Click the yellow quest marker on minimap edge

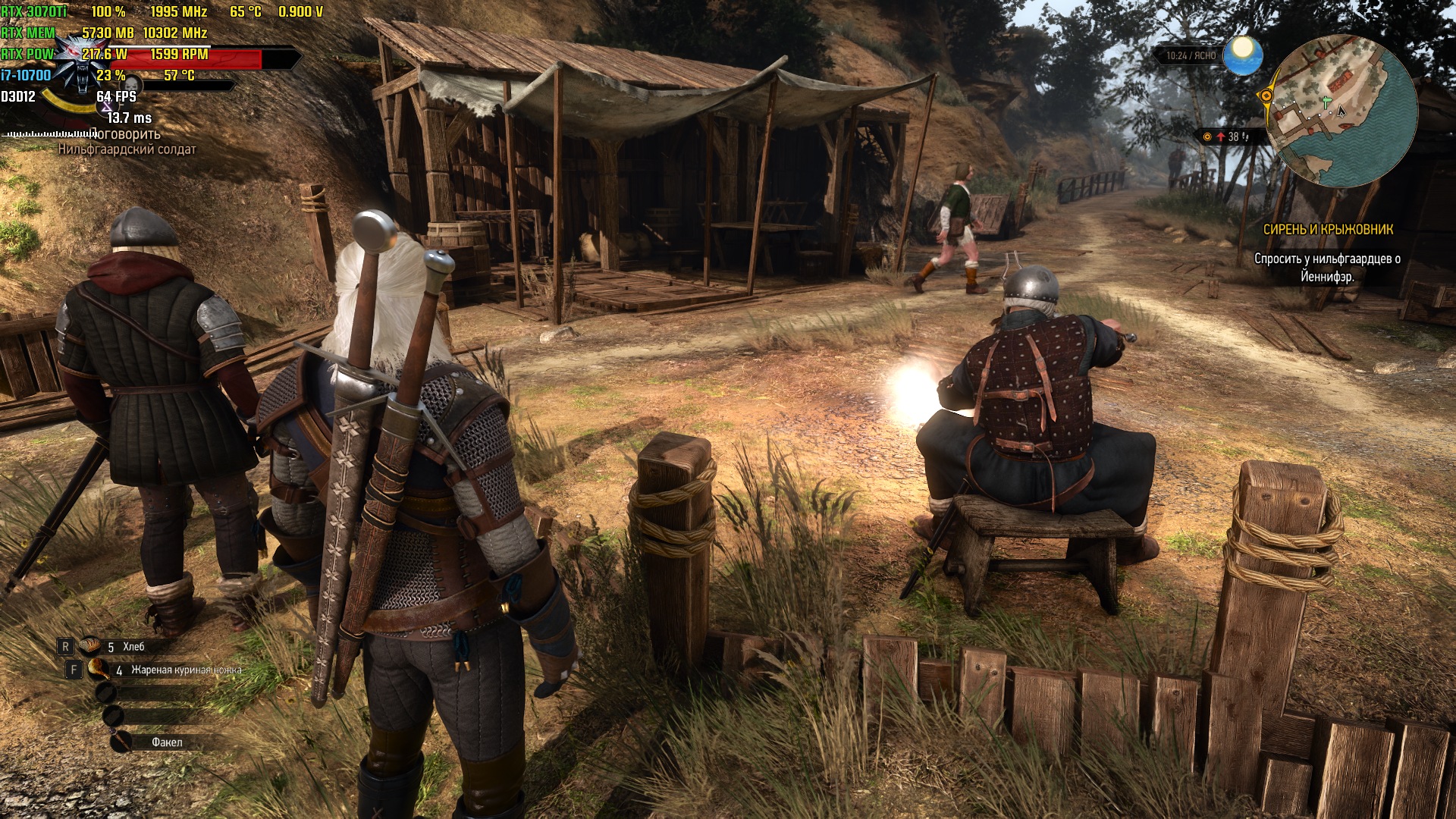click(x=1265, y=96)
